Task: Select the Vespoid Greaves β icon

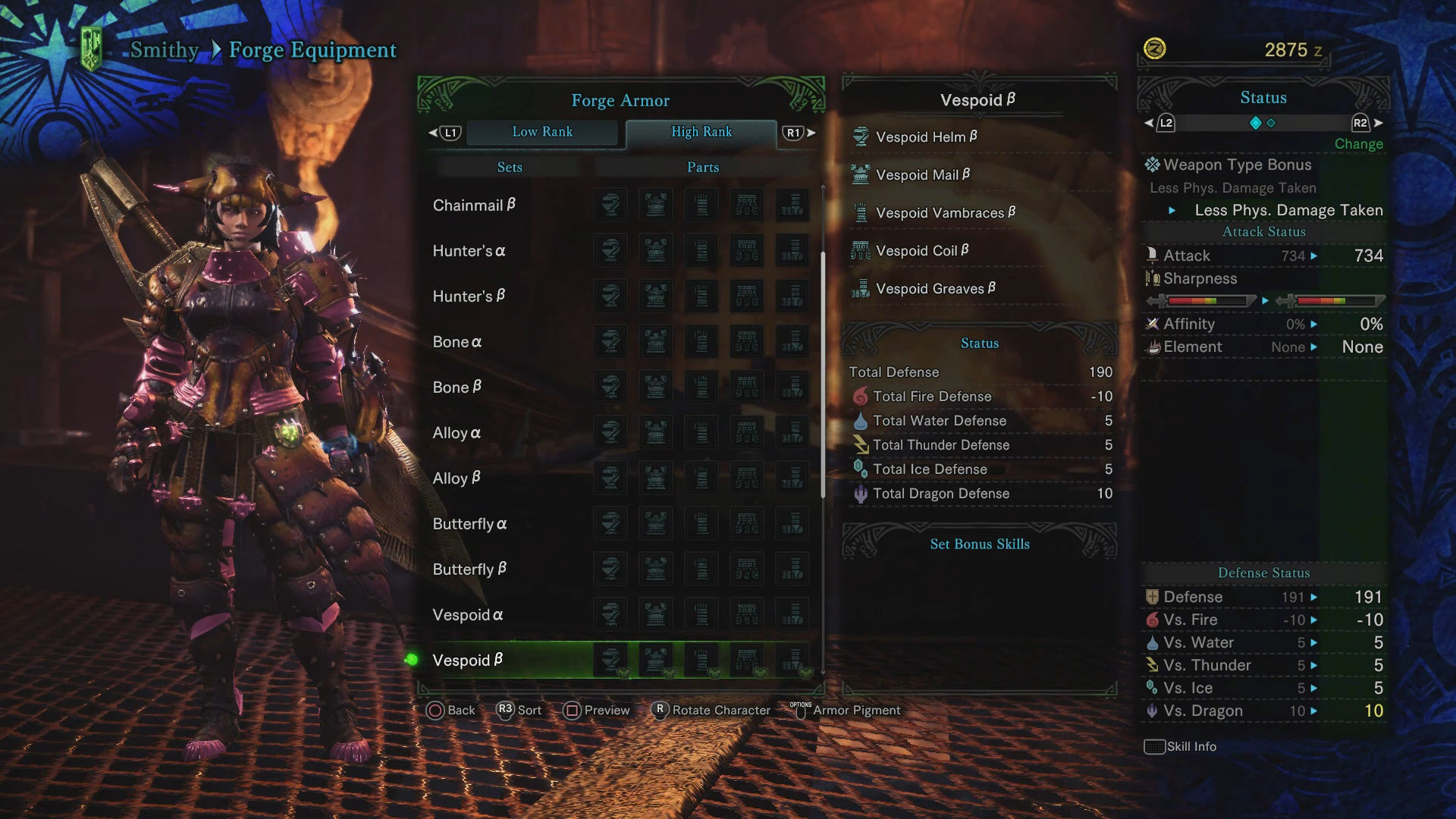Action: [861, 288]
